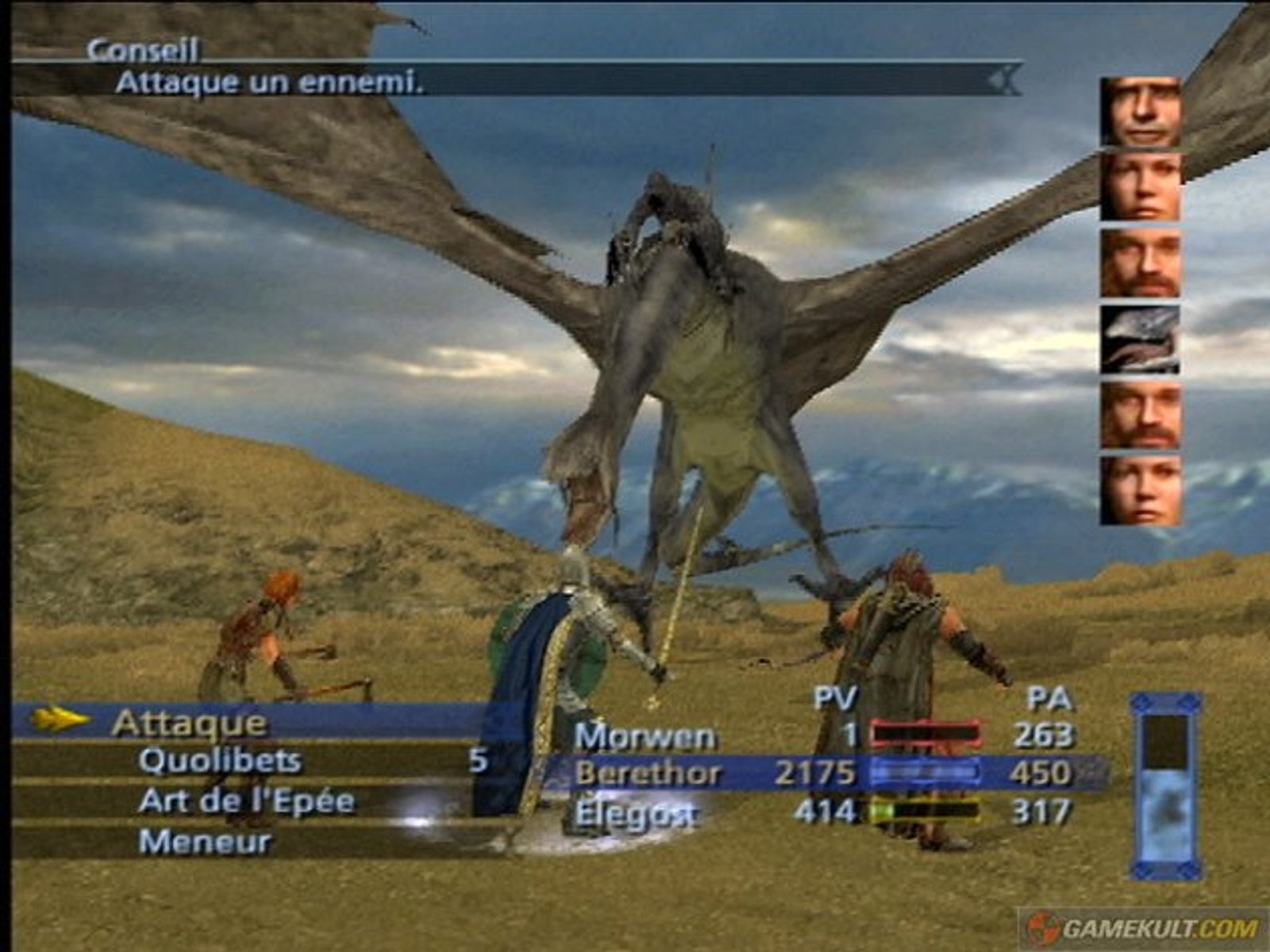This screenshot has width=1270, height=952.
Task: Click the winged beast turn-order portrait
Action: click(x=1140, y=340)
